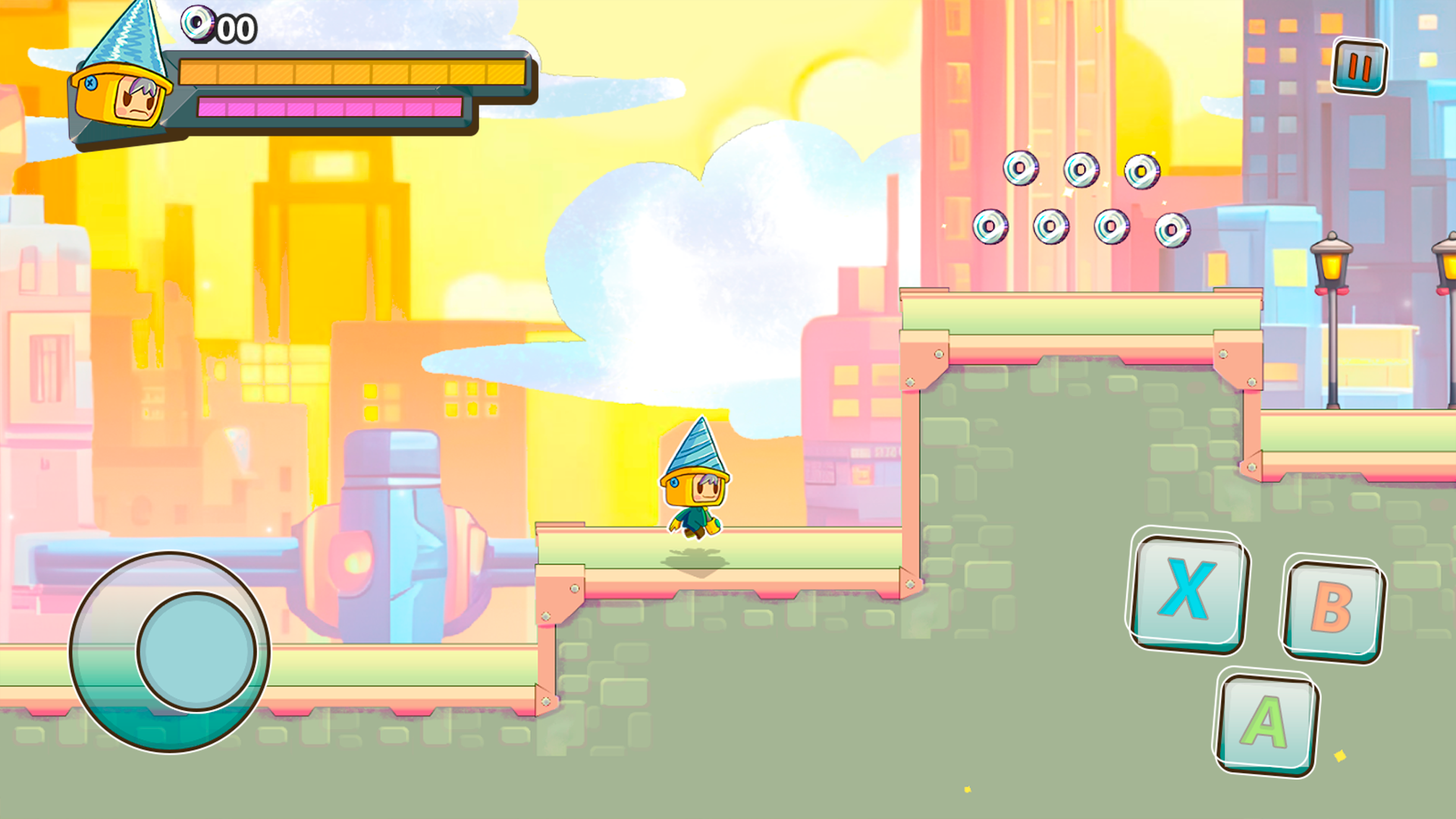Tap the pause button to toggle game state

coord(1358,68)
